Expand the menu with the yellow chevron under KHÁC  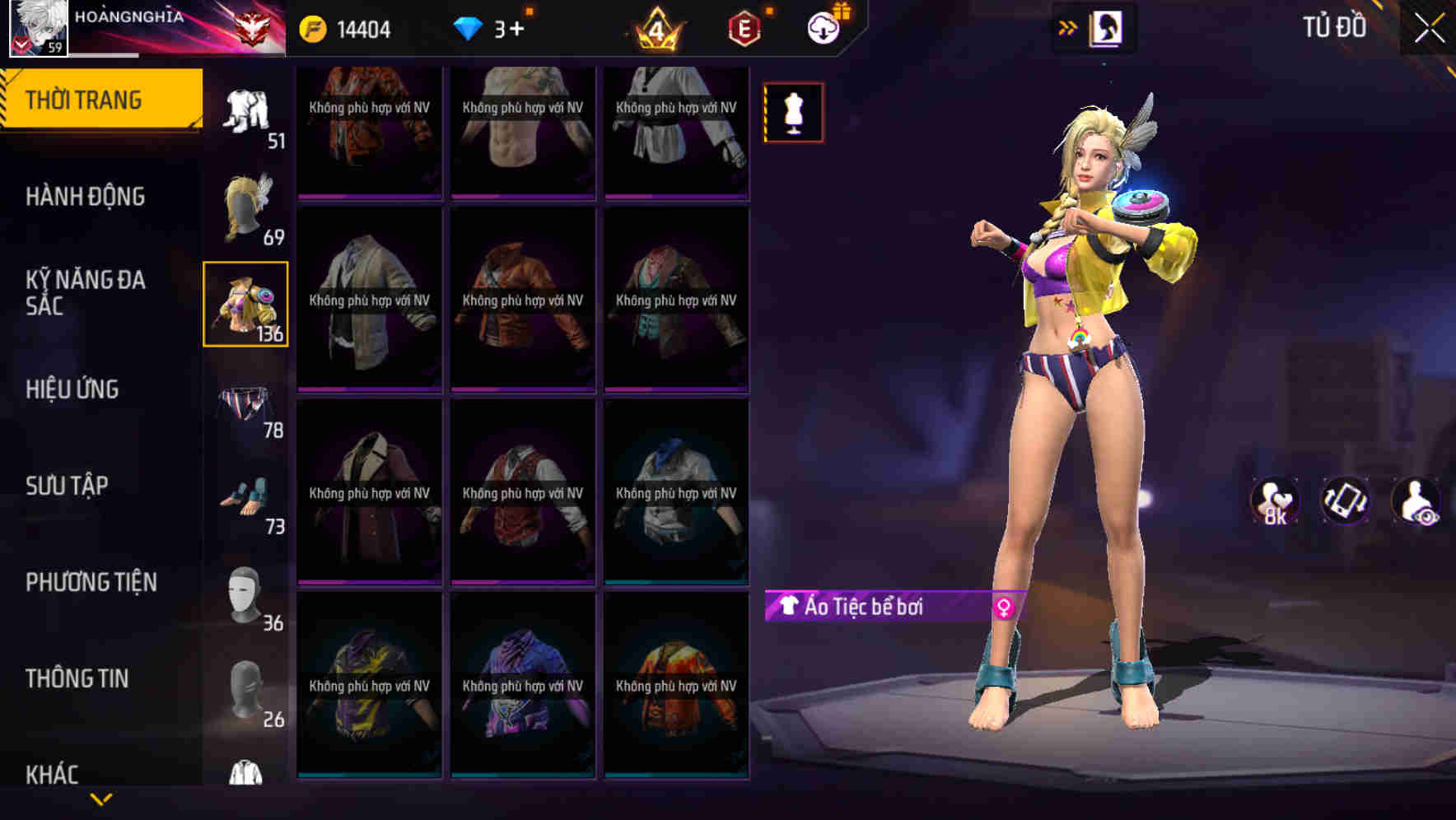point(100,797)
